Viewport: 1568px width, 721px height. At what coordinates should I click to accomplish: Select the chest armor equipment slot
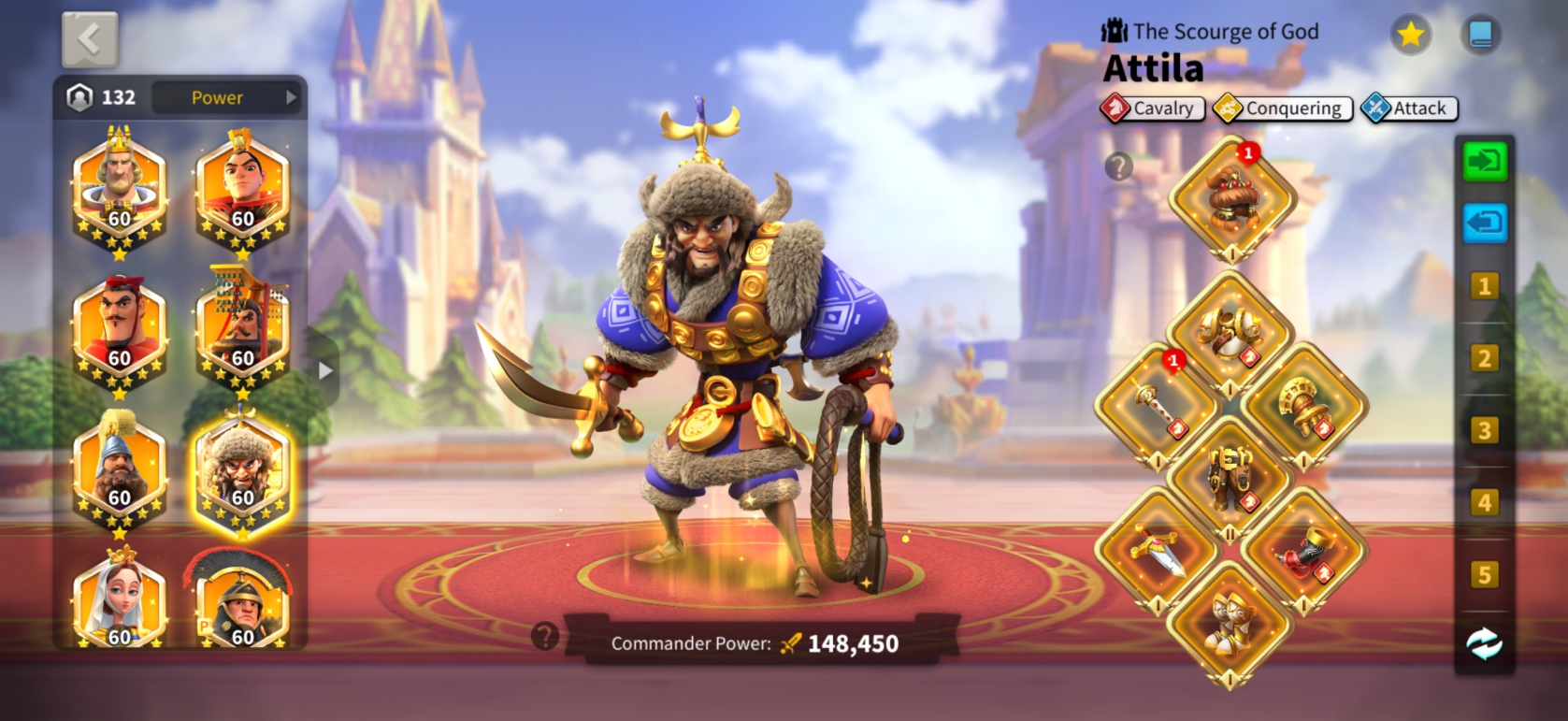click(1230, 334)
